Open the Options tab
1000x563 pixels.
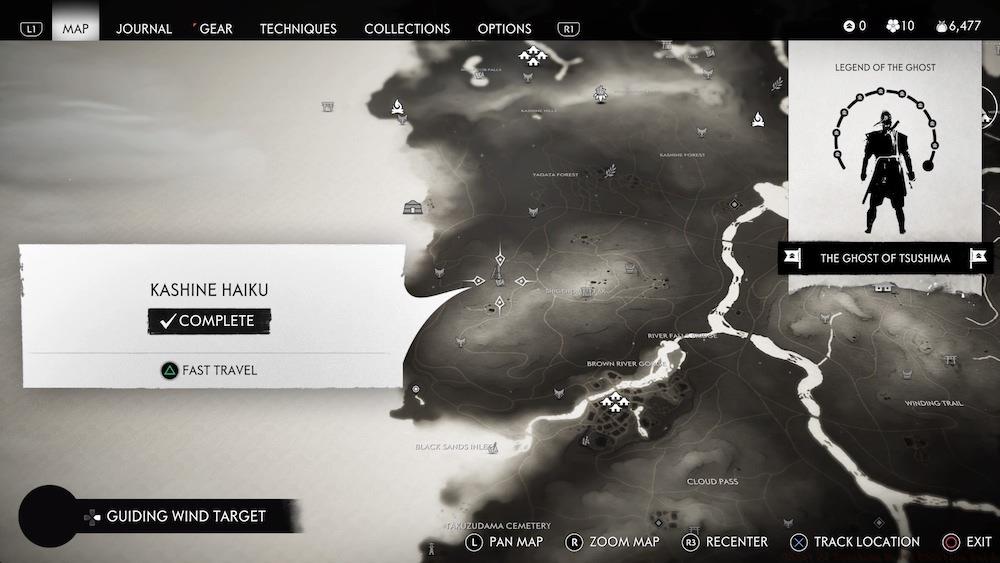click(x=504, y=29)
